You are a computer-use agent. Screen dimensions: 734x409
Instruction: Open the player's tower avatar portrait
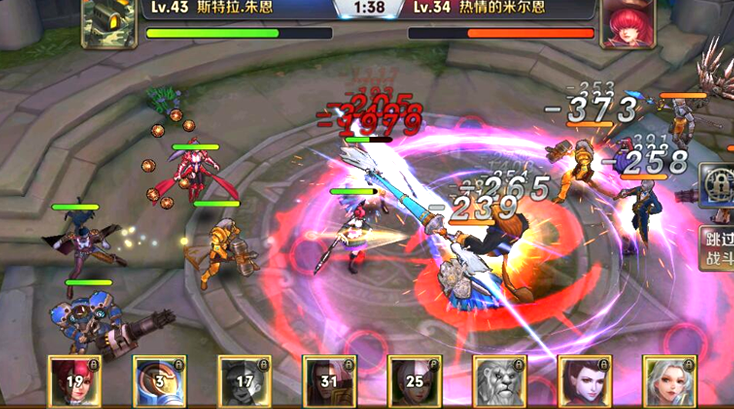[x=110, y=22]
